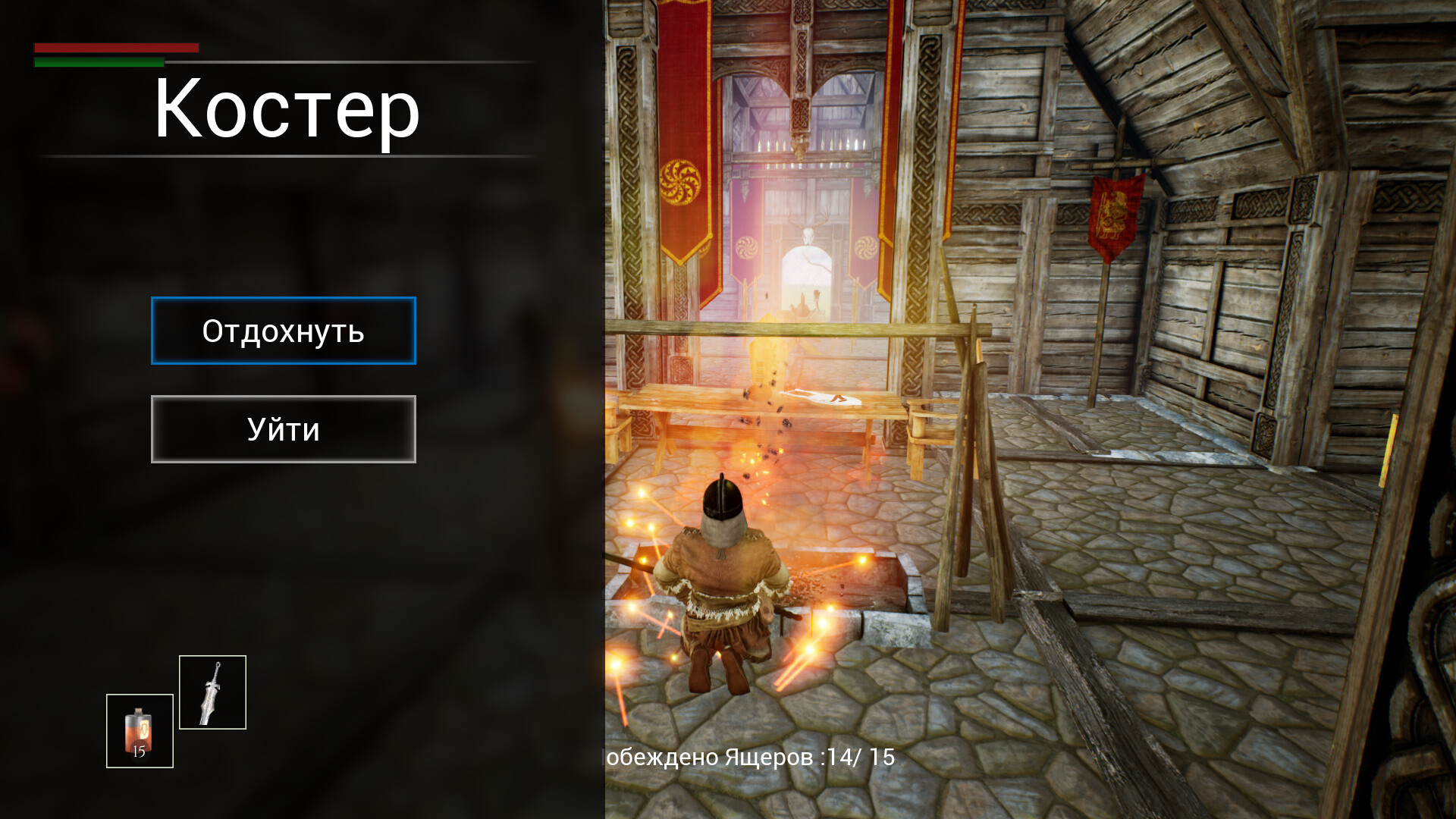
Task: Click the charge counter 15 on the flask
Action: click(x=139, y=753)
